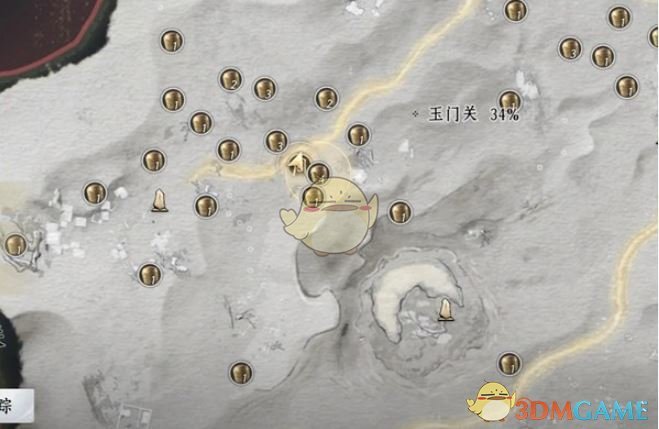
Task: Pick the gold marker above the 3DMGAME watermark
Action: coord(510,362)
